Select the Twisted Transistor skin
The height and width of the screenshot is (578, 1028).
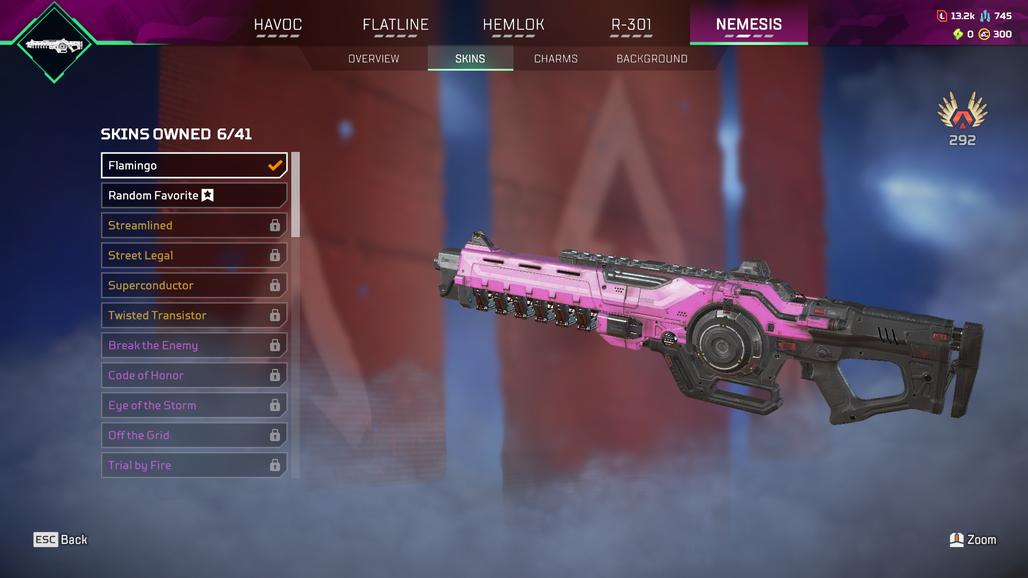tap(194, 315)
